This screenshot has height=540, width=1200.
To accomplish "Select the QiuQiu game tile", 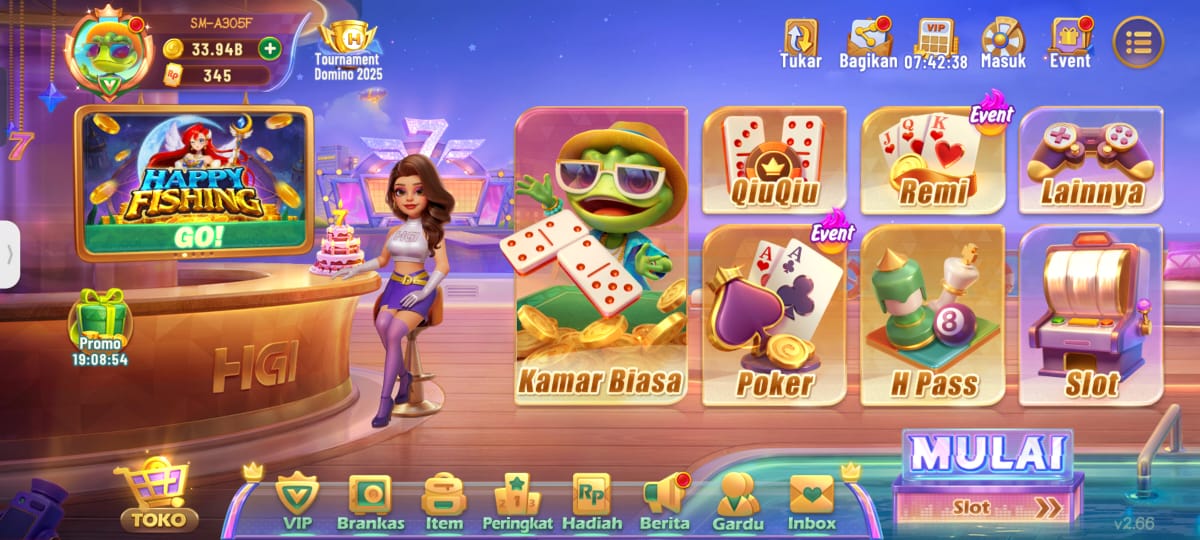I will coord(774,160).
